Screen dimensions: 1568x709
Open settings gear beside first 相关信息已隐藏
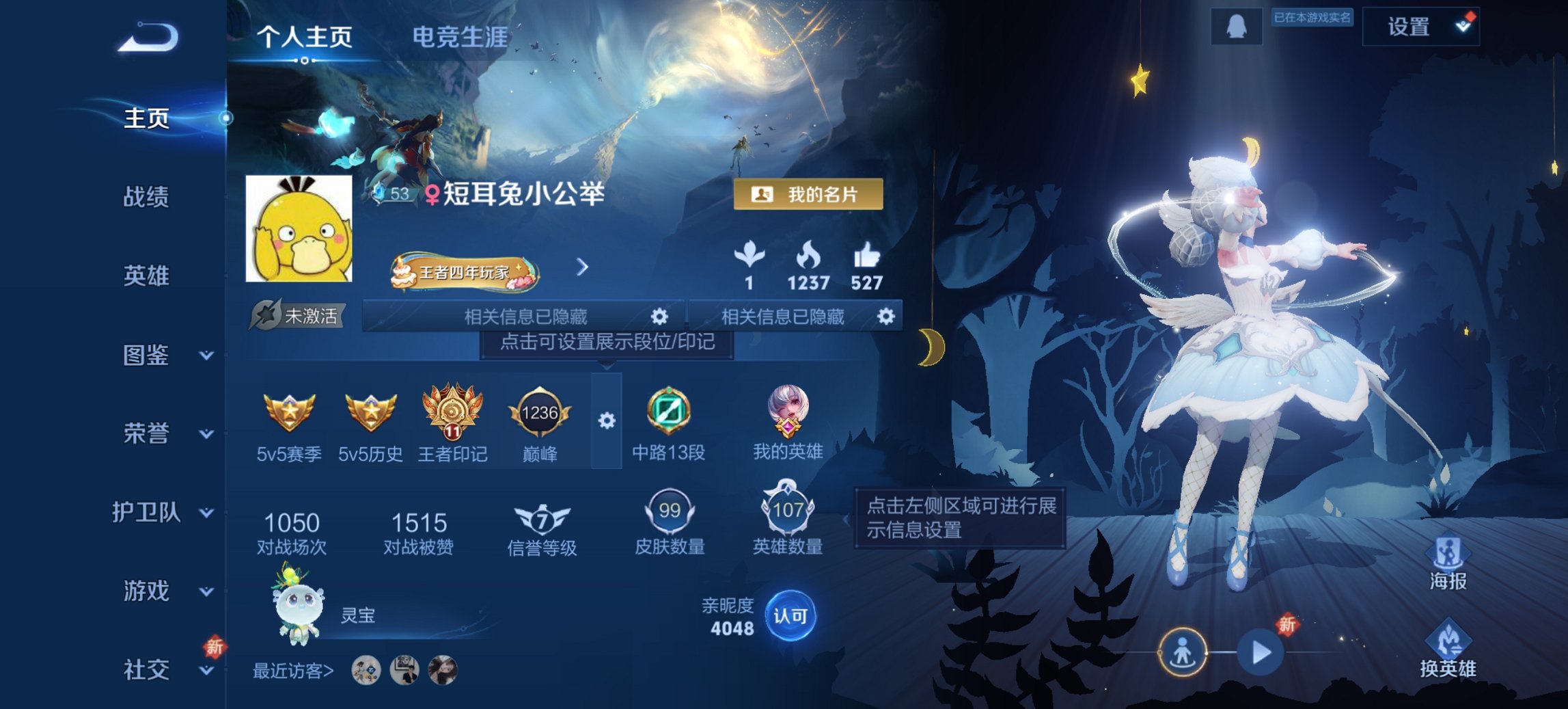(658, 317)
